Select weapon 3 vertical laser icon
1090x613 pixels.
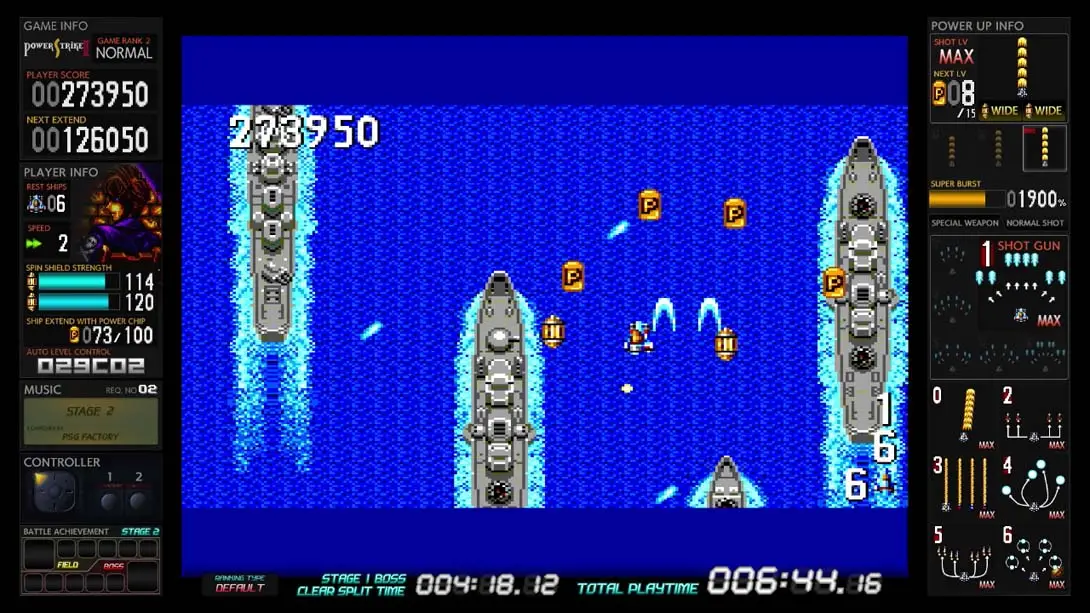click(964, 486)
